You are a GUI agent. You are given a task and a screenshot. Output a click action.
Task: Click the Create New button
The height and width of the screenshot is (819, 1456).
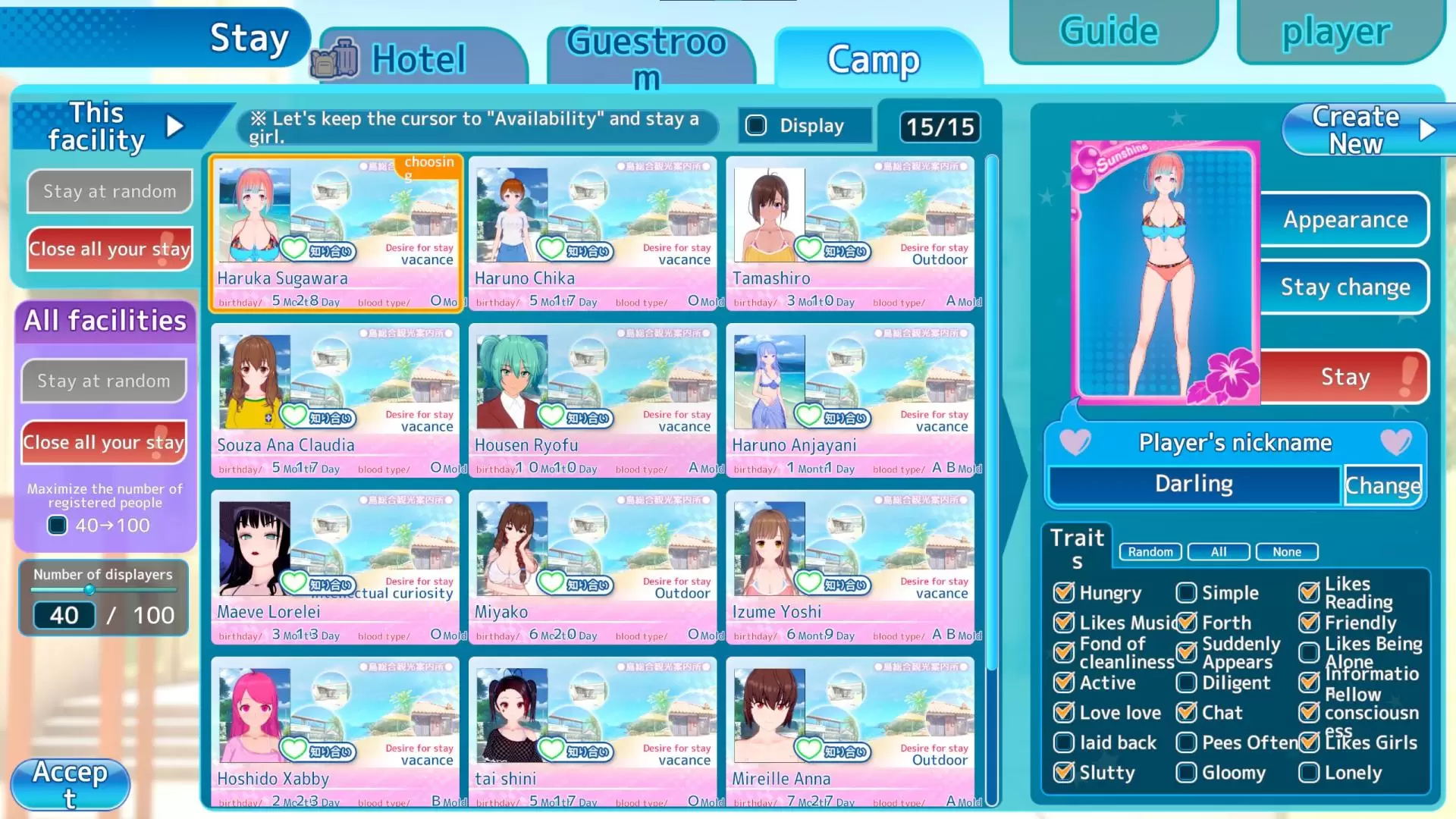pyautogui.click(x=1357, y=130)
